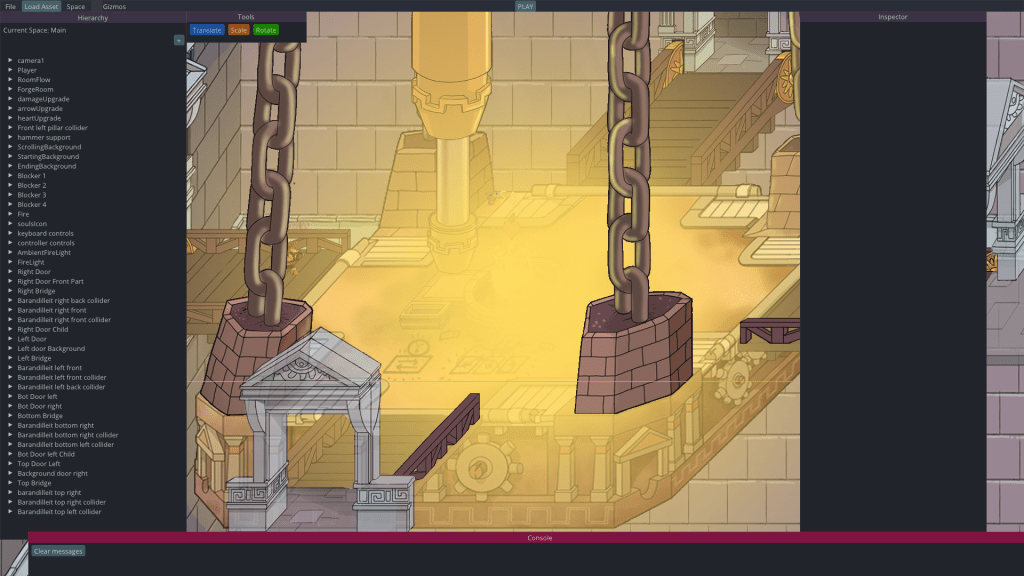Open the Space menu
This screenshot has height=576, width=1024.
(x=76, y=6)
